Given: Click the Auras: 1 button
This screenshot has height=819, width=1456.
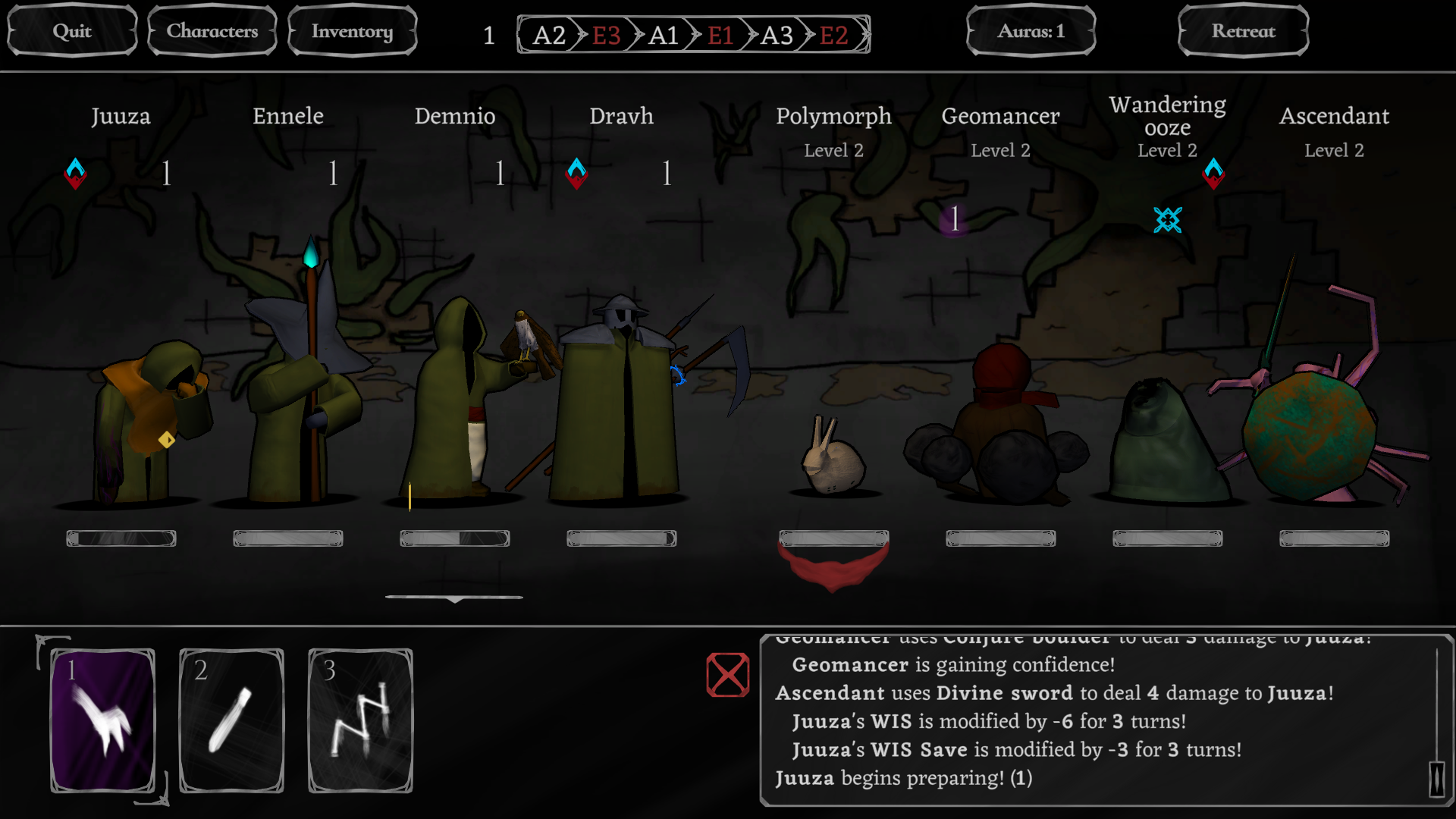Looking at the screenshot, I should click(1030, 30).
